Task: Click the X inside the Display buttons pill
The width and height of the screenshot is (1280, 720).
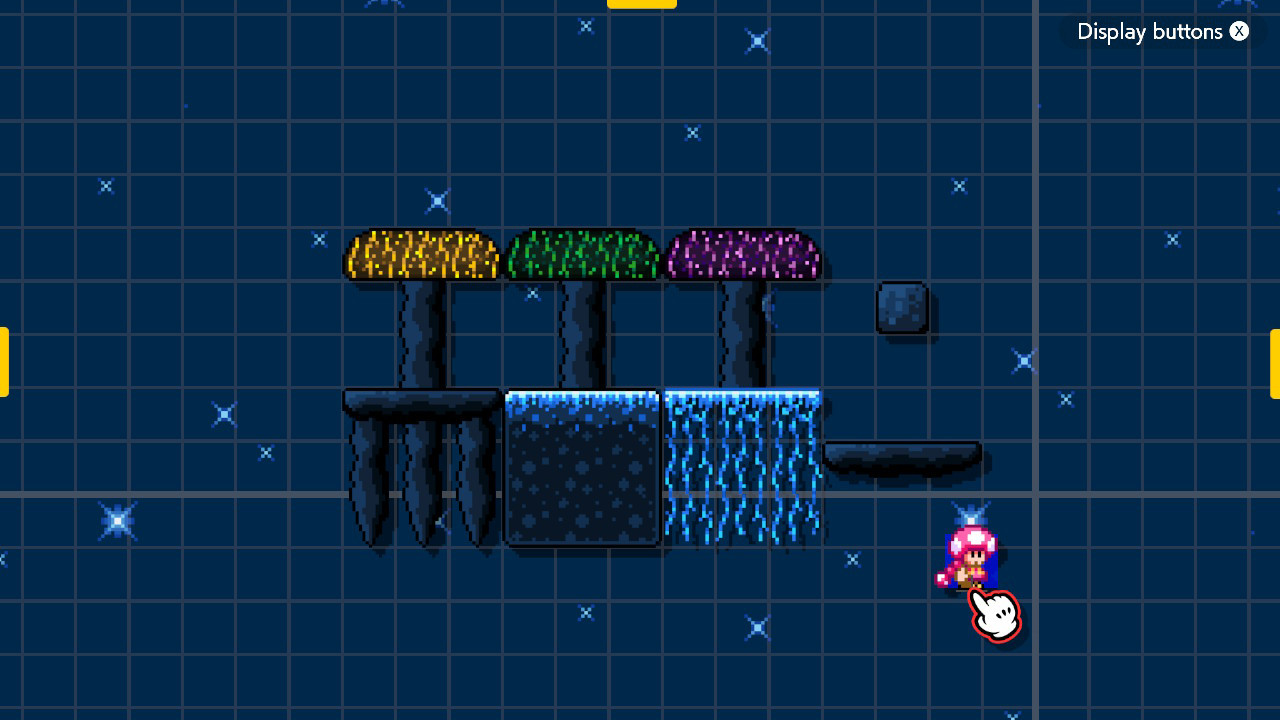Action: [1239, 31]
